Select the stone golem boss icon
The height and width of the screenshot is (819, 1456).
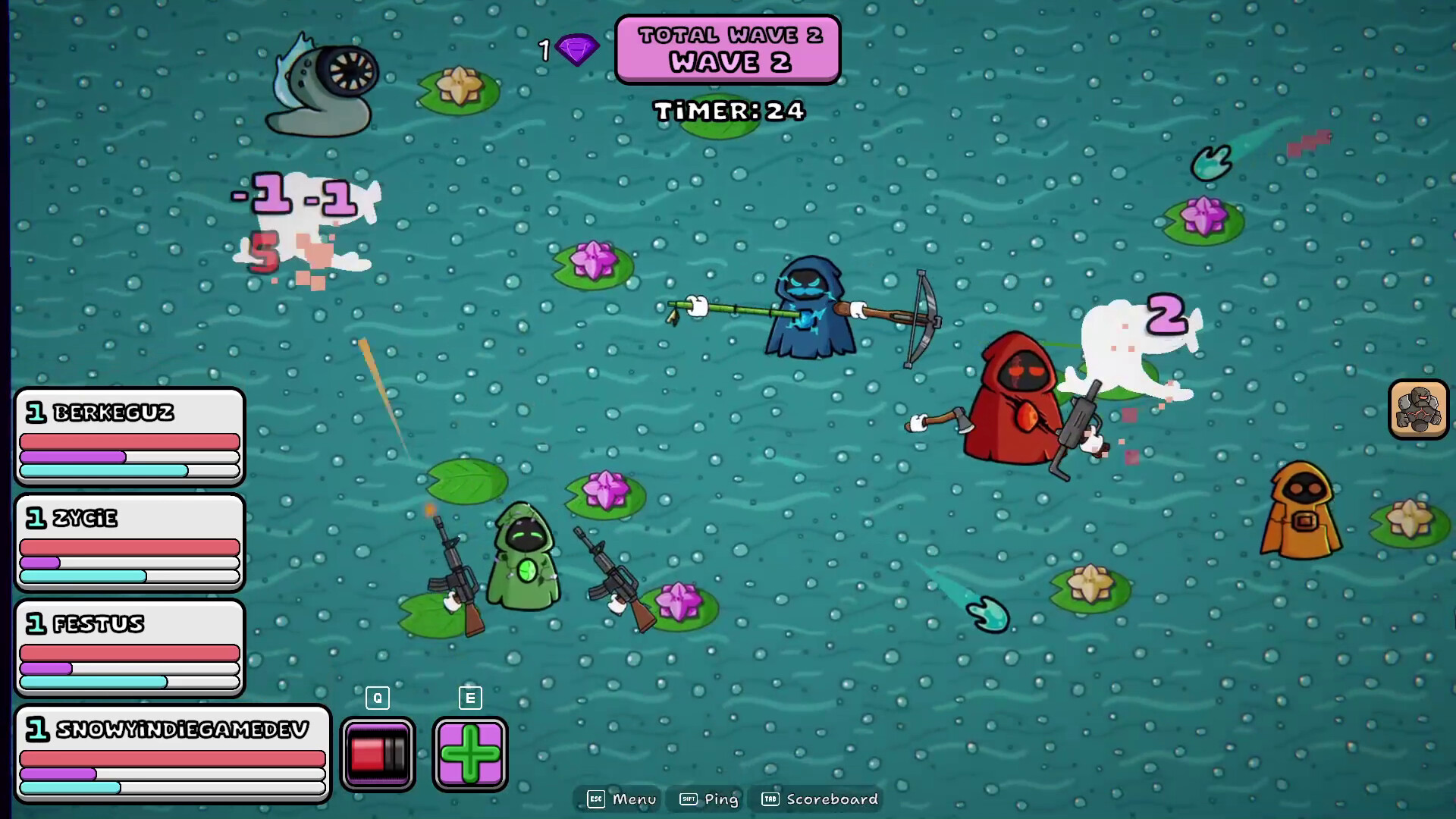pos(1418,410)
